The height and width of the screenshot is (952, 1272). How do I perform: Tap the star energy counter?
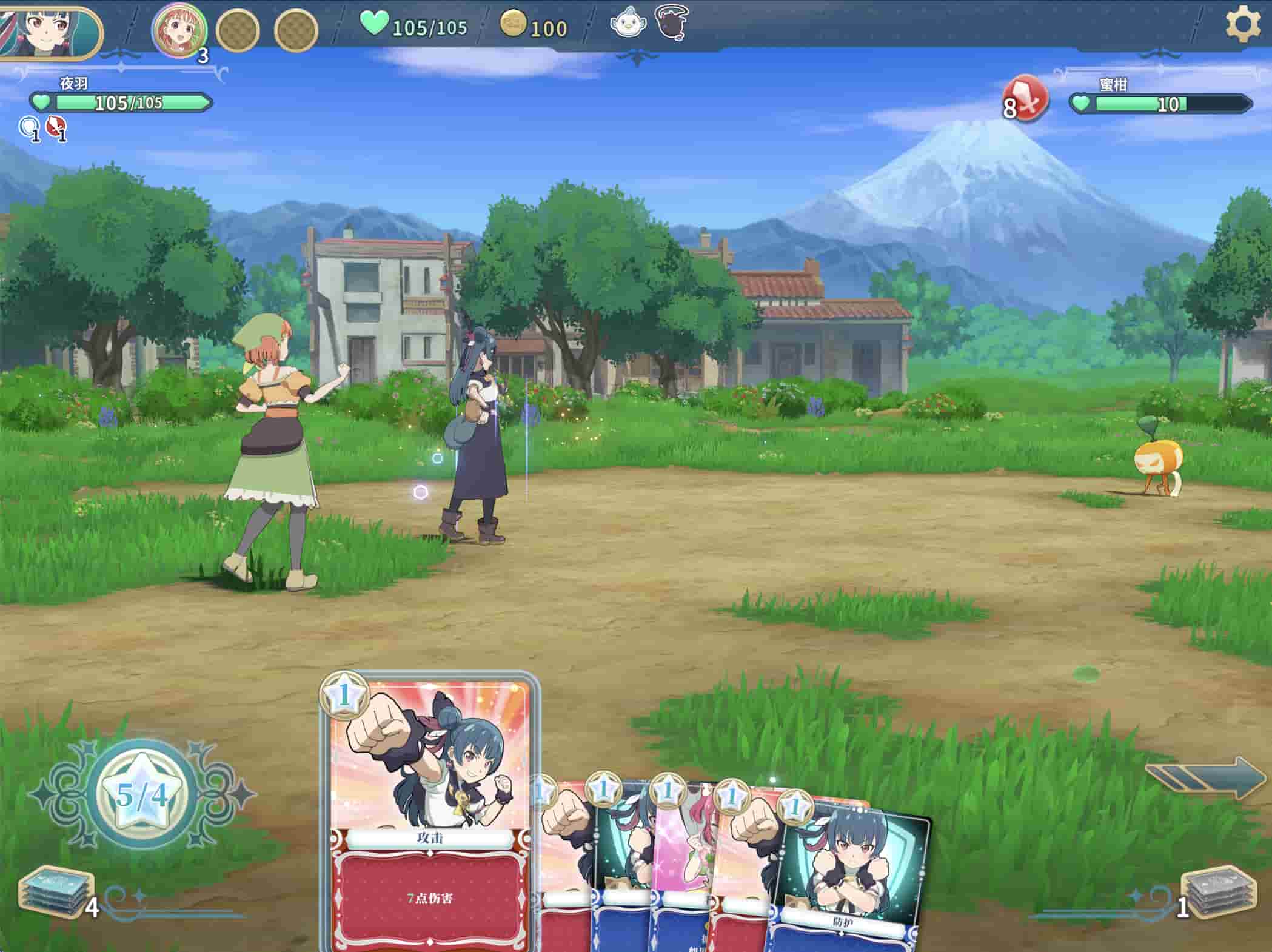pos(142,794)
